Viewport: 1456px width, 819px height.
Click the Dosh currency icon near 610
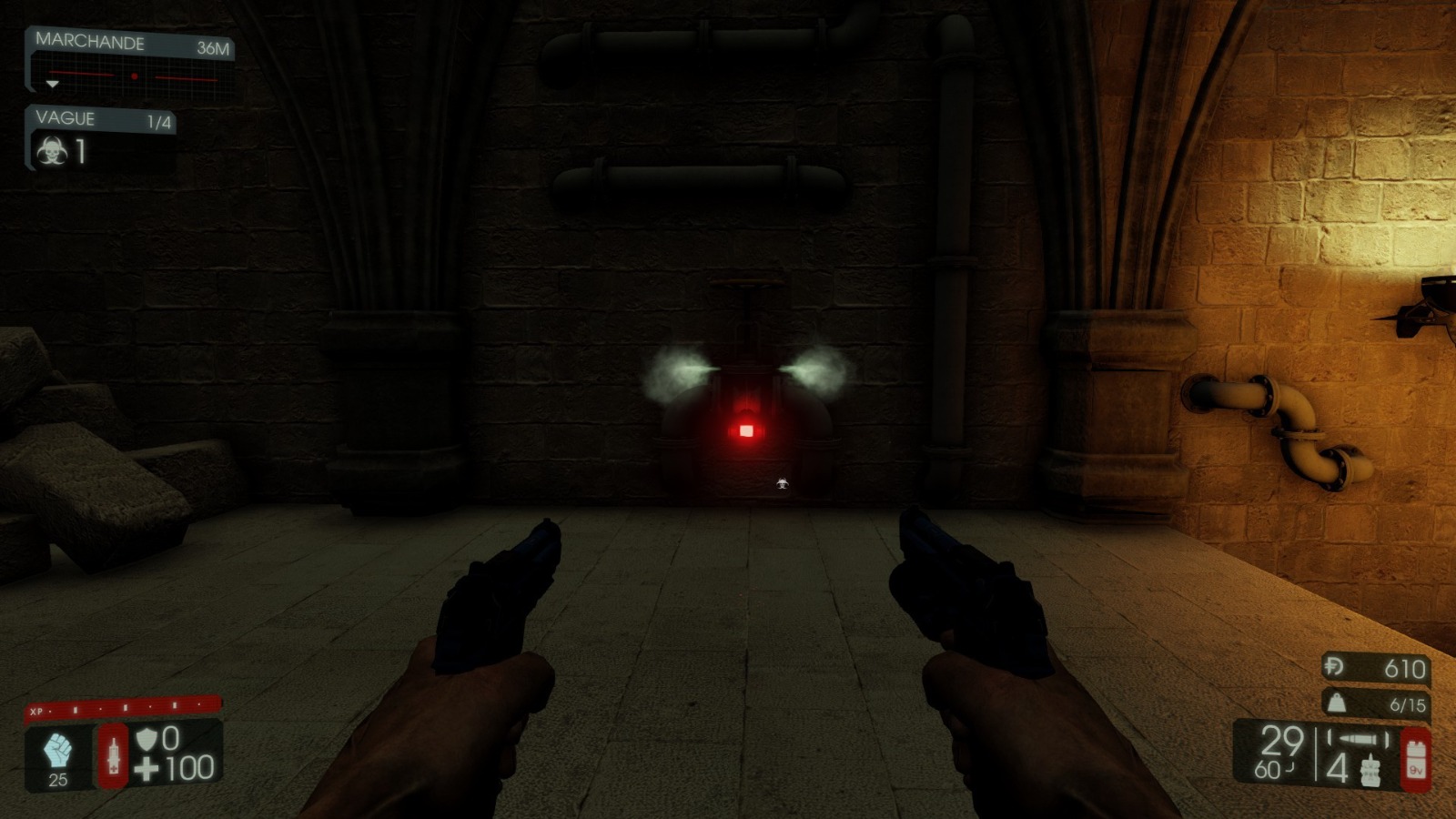pyautogui.click(x=1335, y=669)
